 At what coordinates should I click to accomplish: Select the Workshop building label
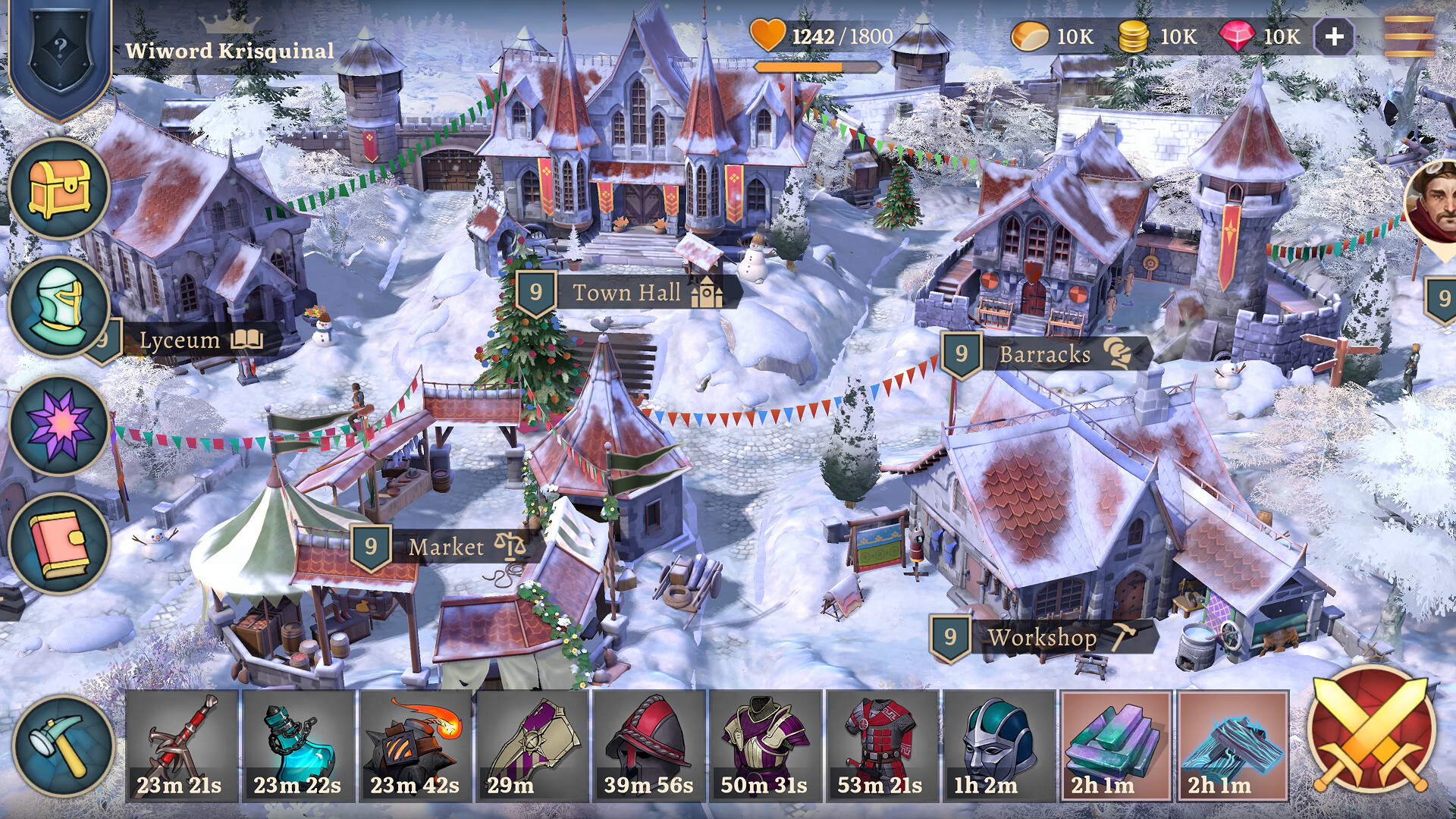[1041, 638]
